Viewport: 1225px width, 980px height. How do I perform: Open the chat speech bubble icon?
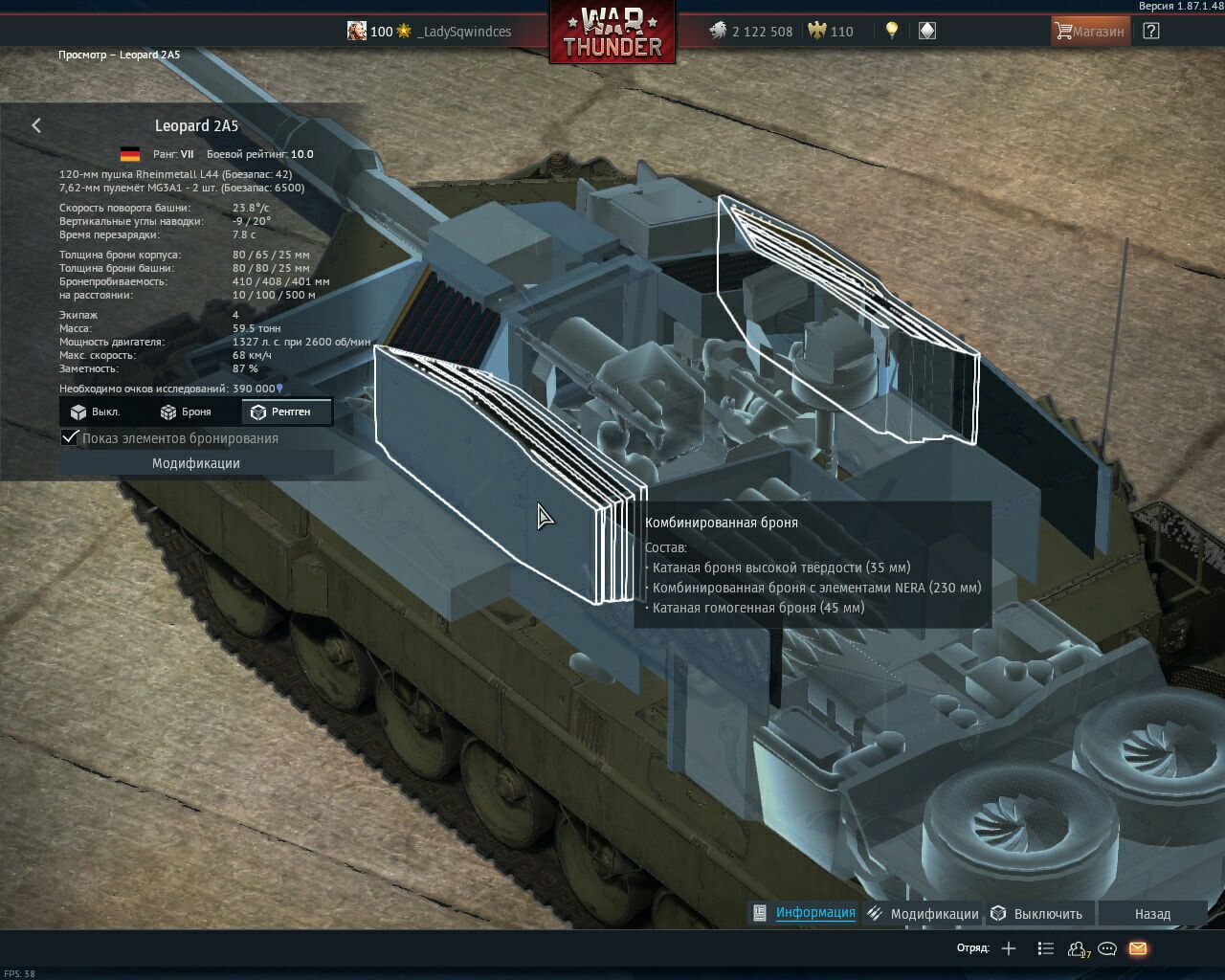coord(1107,948)
